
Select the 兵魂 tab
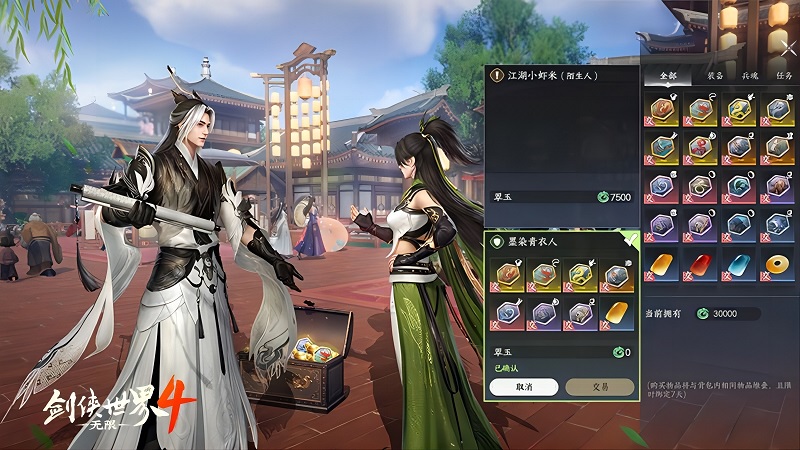point(748,76)
